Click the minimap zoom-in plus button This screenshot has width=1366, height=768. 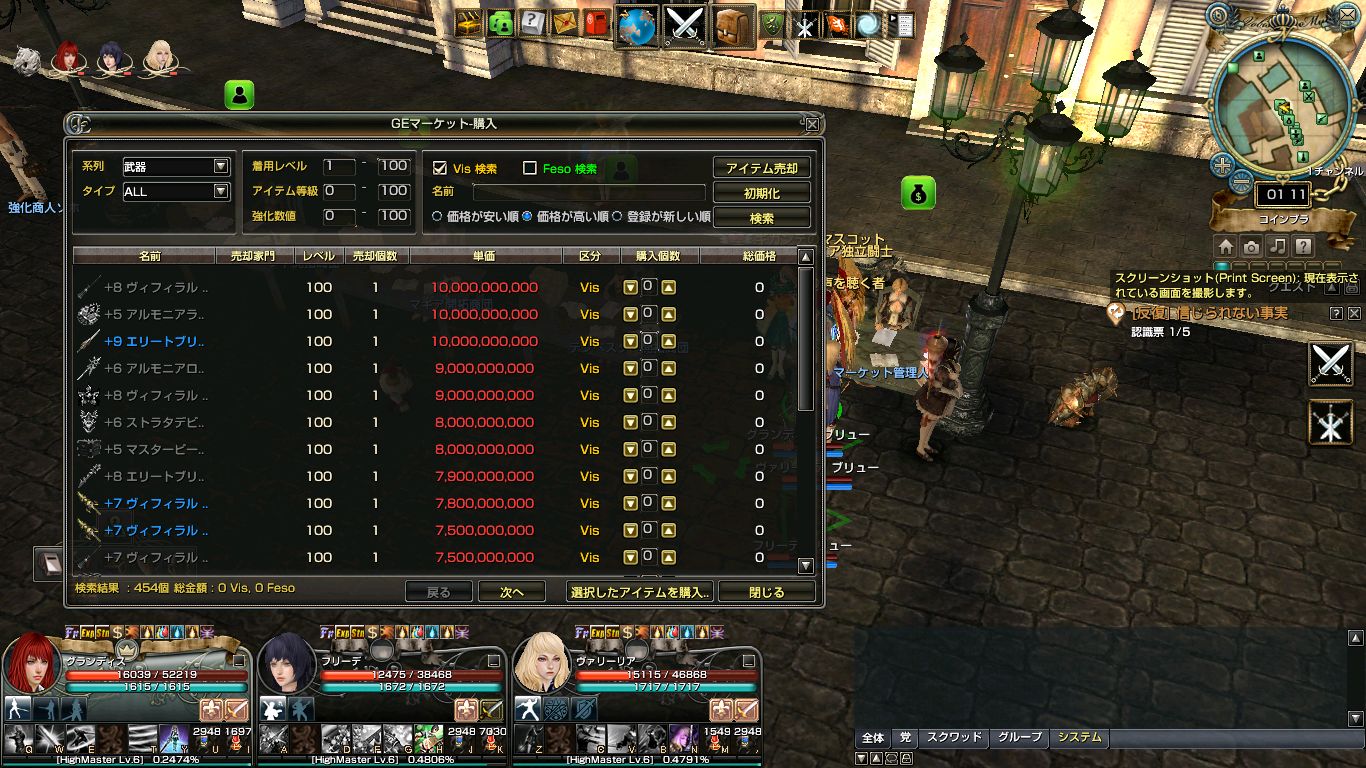click(x=1221, y=165)
